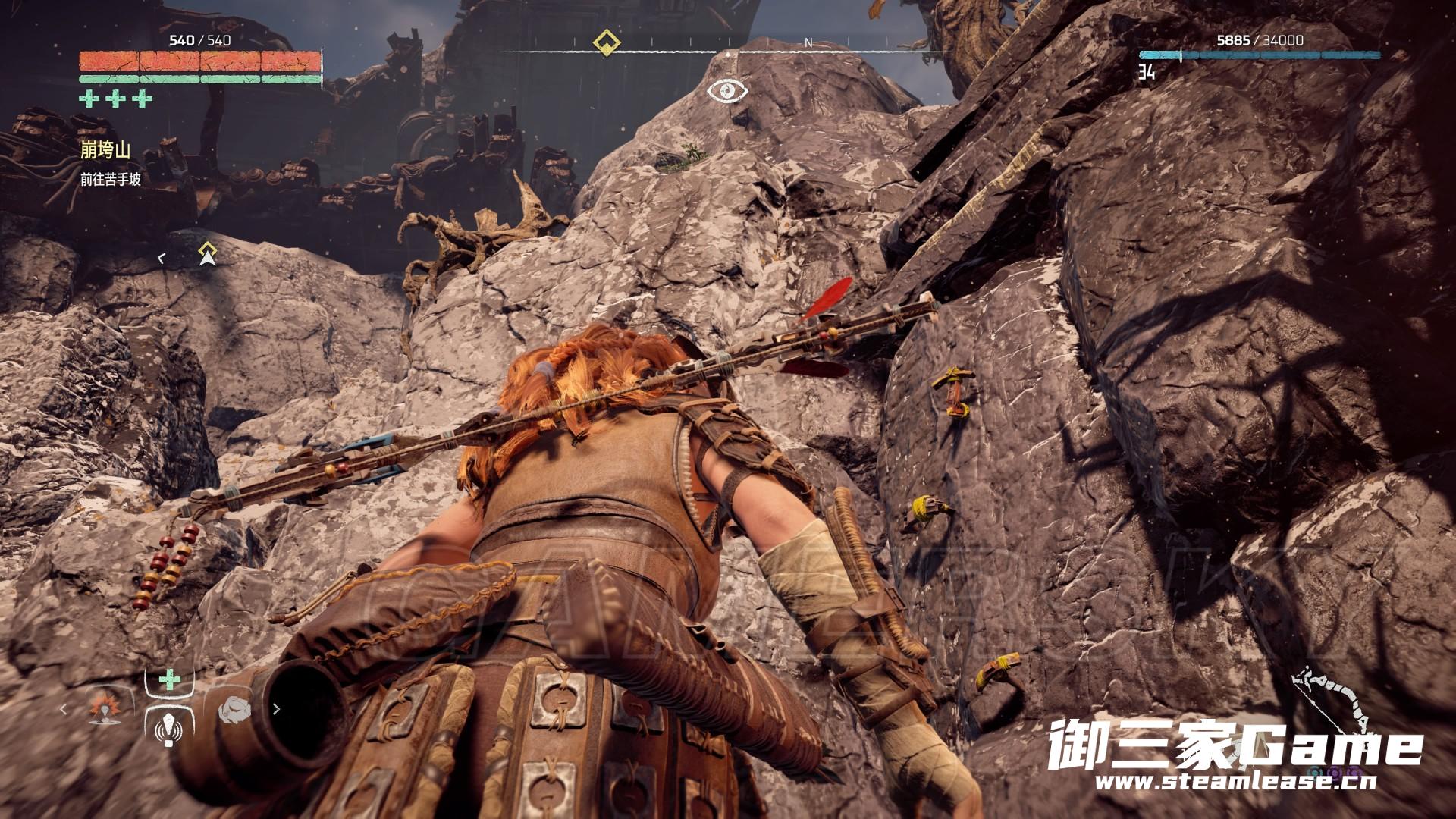Cycle tools with the right arrow
The width and height of the screenshot is (1456, 819).
[x=276, y=710]
